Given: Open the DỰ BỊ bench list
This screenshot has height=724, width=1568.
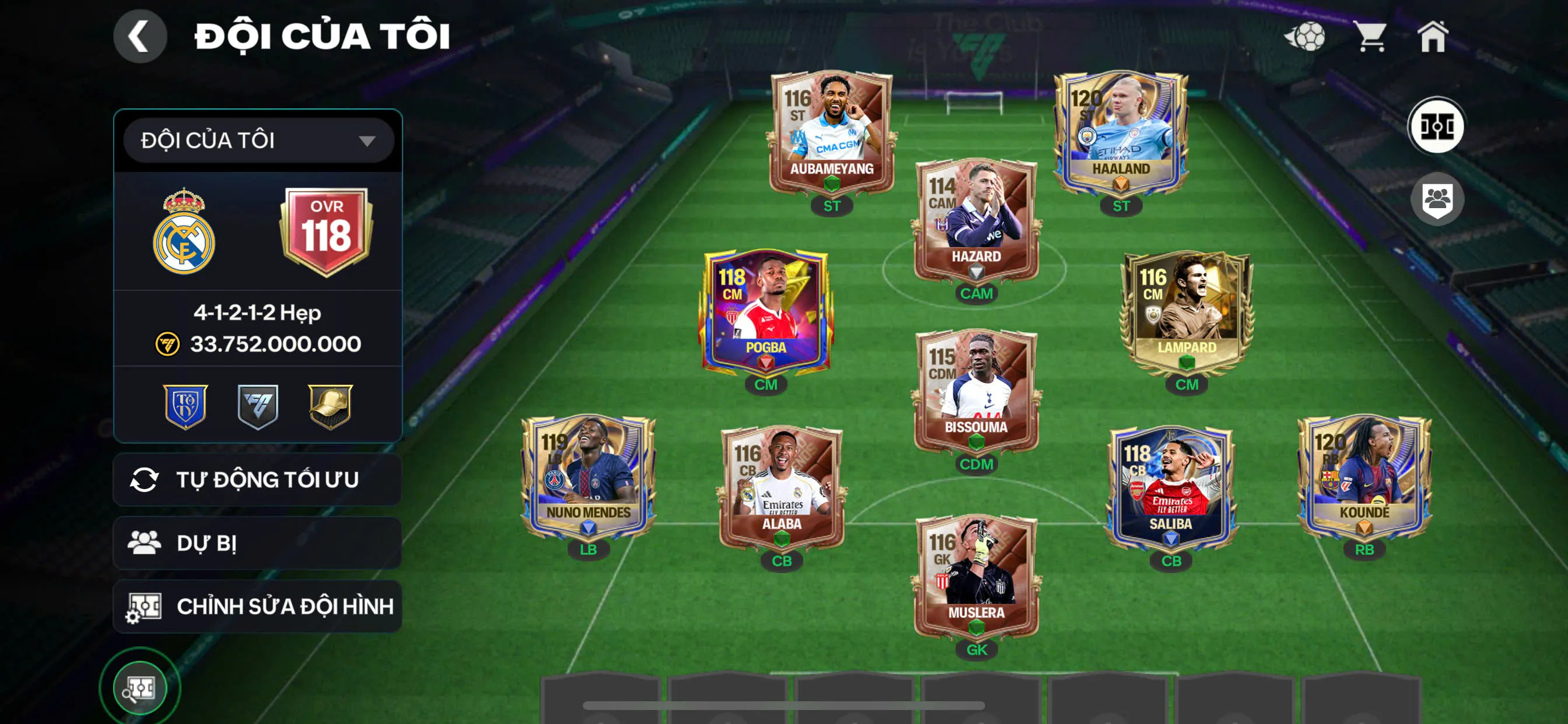Looking at the screenshot, I should pos(257,543).
